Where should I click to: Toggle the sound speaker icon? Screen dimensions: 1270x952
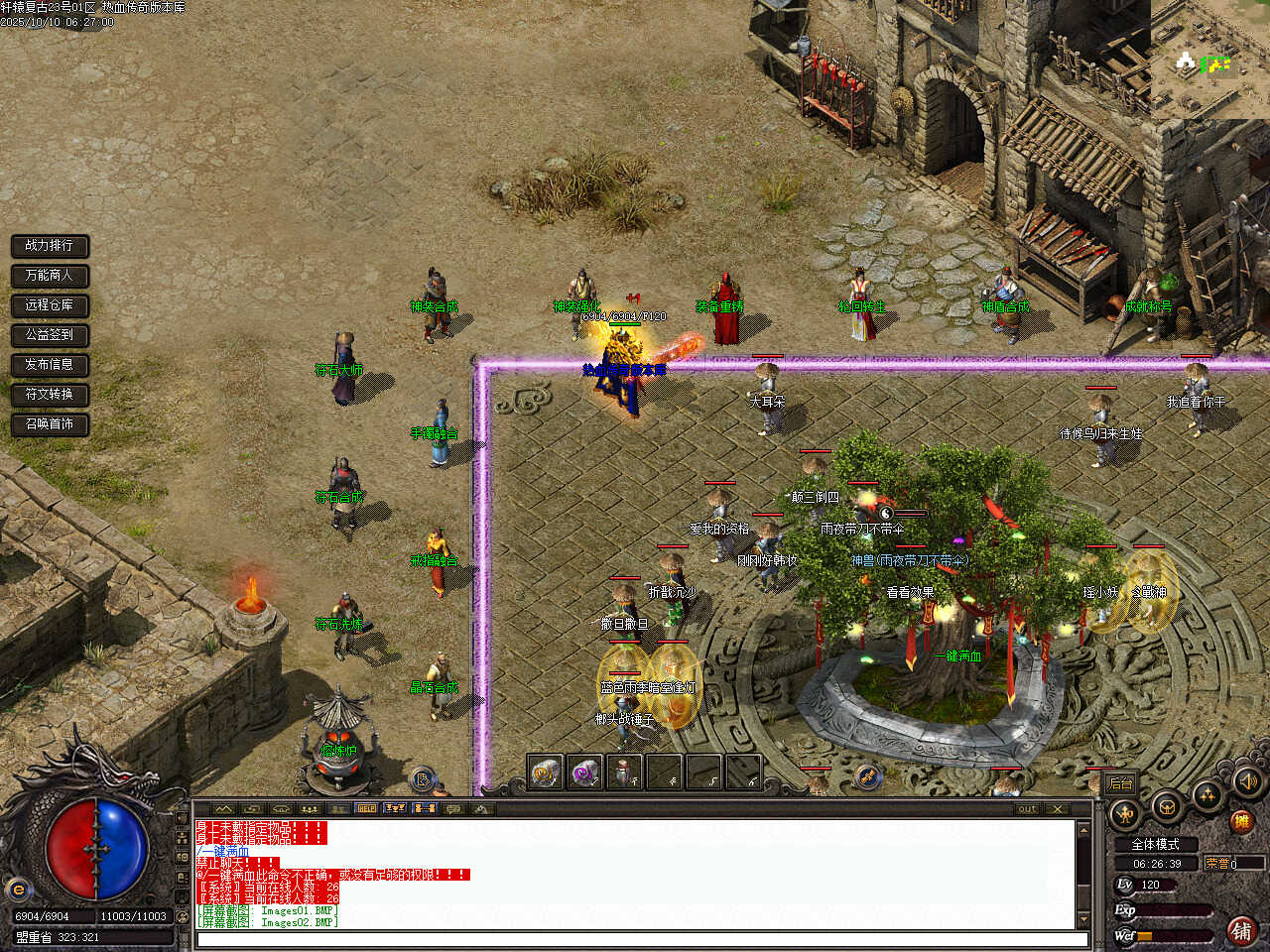1246,781
